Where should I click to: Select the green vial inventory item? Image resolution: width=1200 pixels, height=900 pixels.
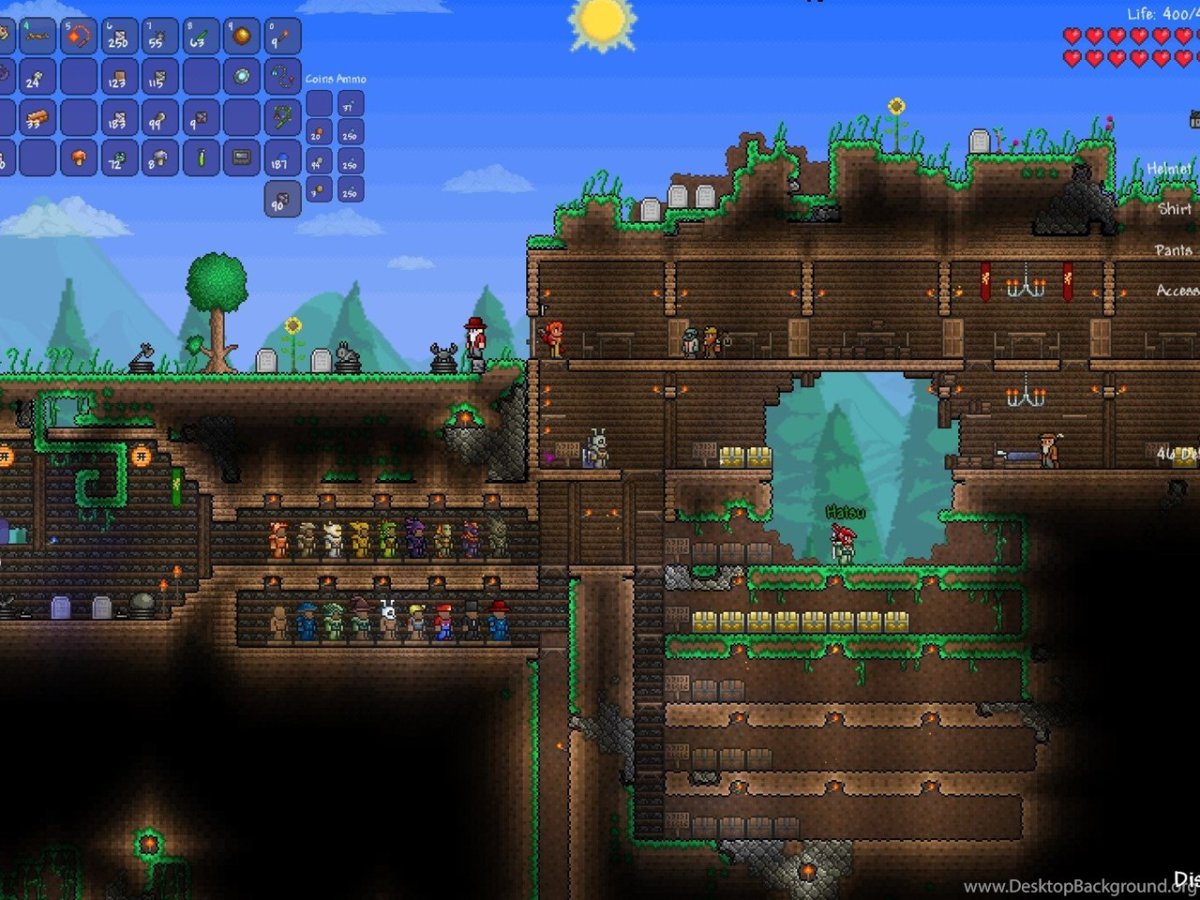201,157
